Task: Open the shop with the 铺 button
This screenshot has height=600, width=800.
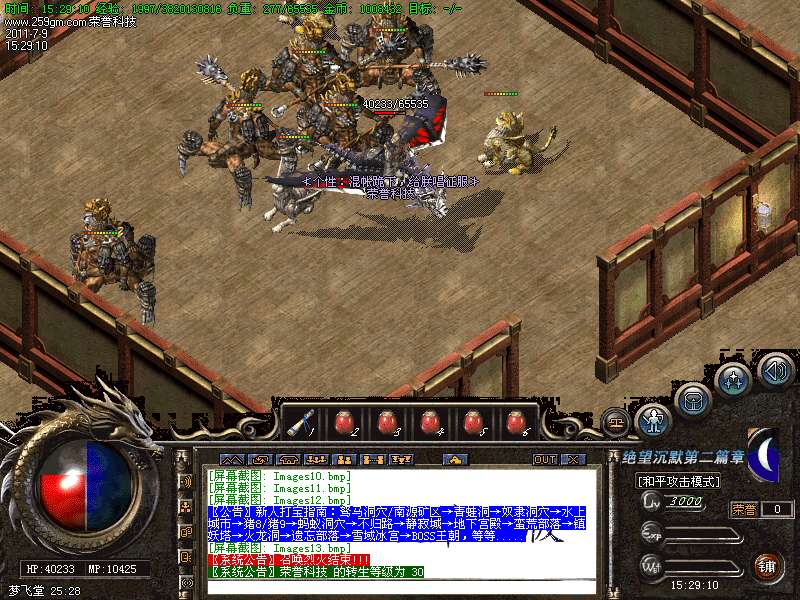Action: [768, 566]
